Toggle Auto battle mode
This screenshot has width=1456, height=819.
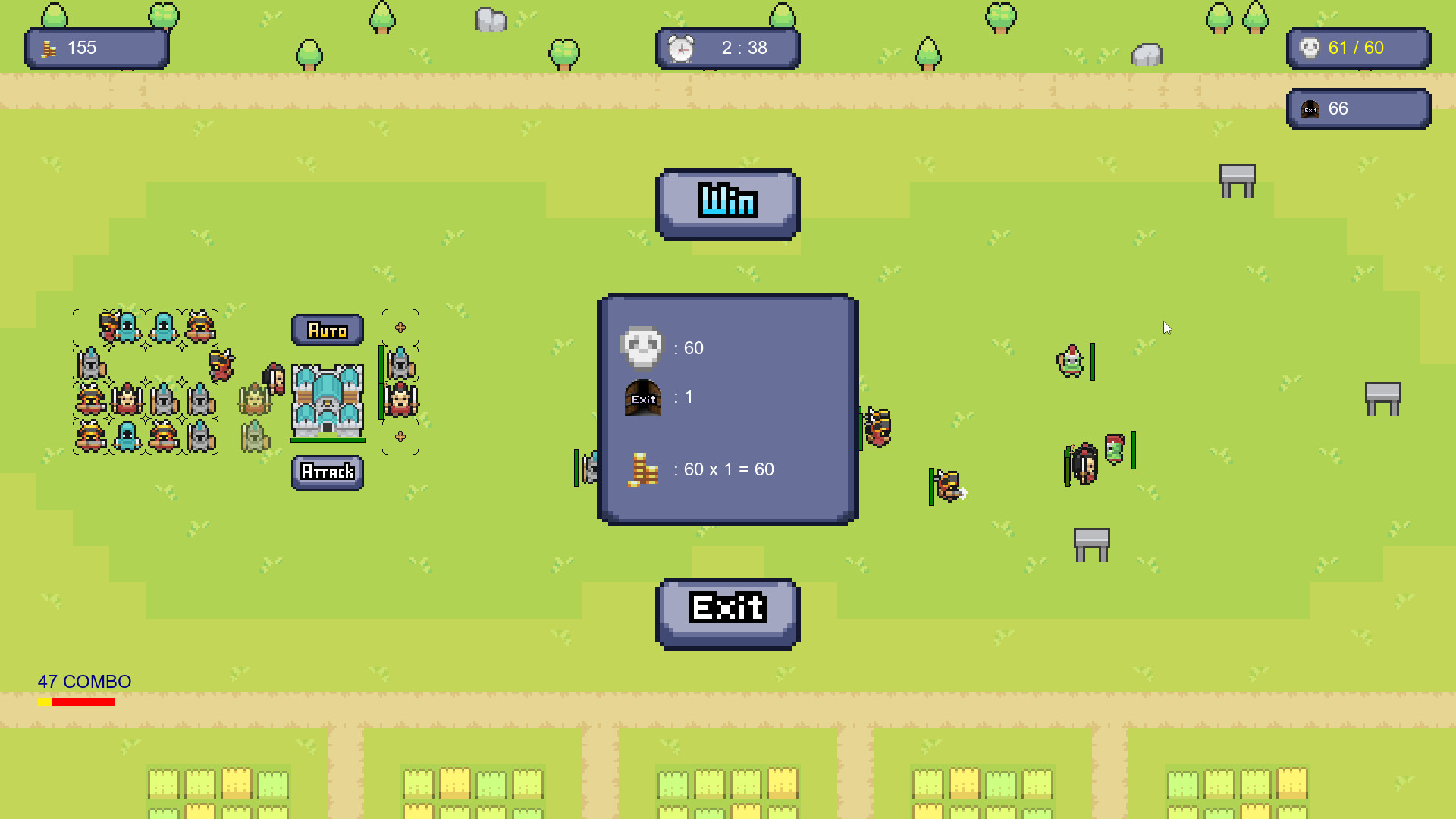click(x=328, y=329)
